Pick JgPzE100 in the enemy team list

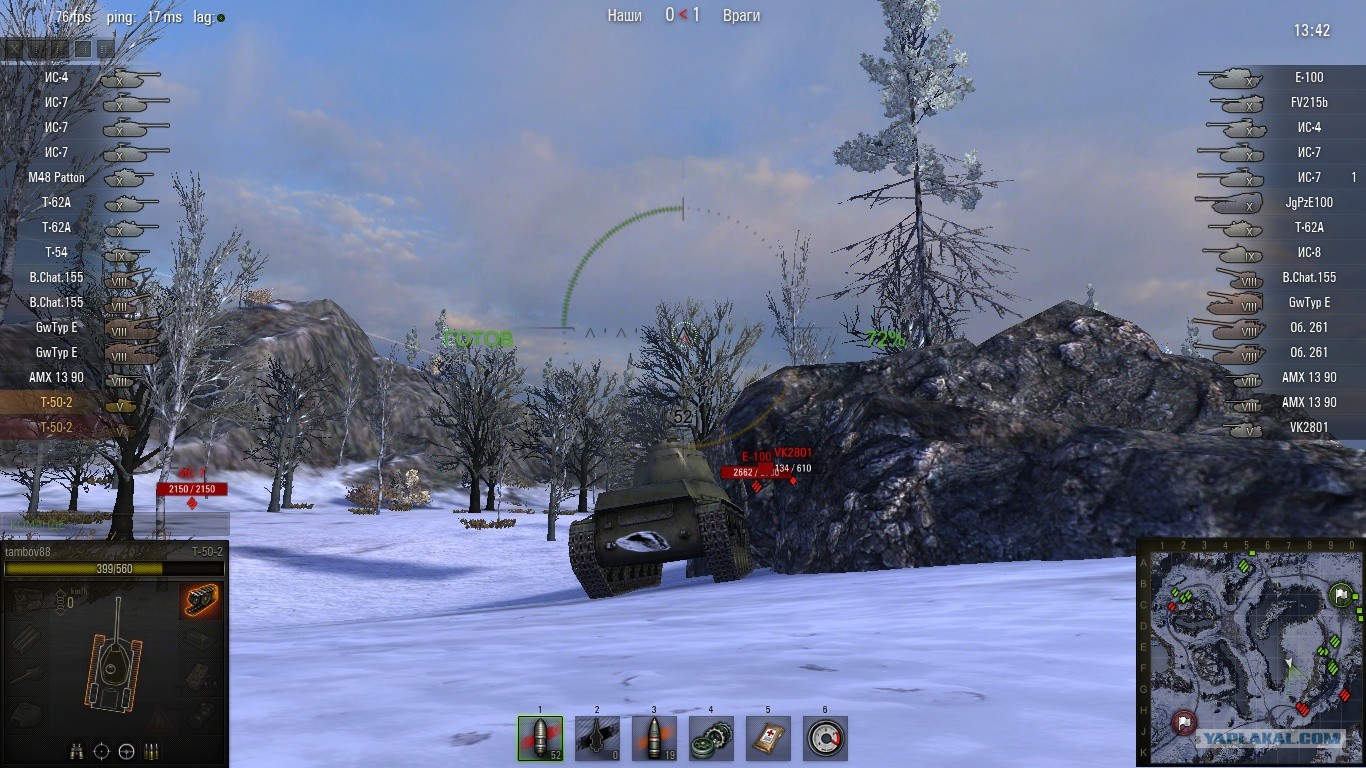coord(1308,203)
